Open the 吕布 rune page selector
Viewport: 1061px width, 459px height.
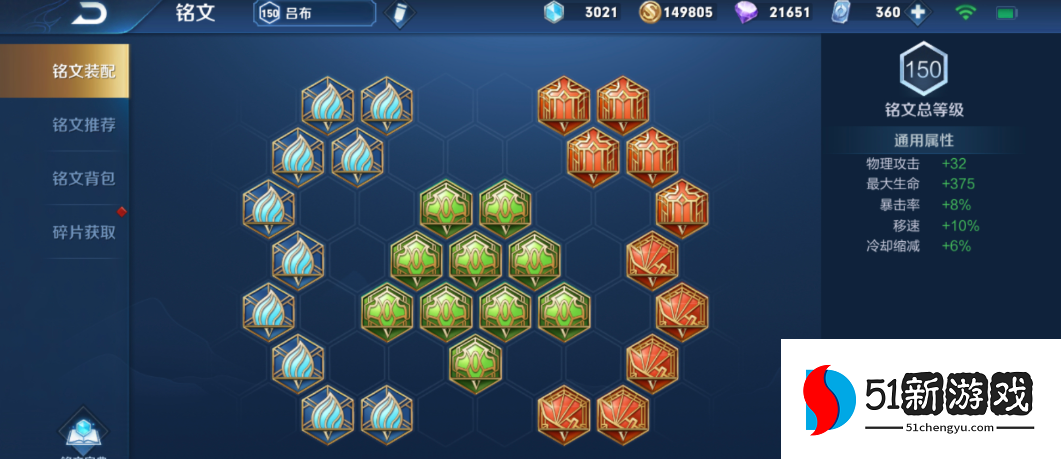(x=315, y=13)
